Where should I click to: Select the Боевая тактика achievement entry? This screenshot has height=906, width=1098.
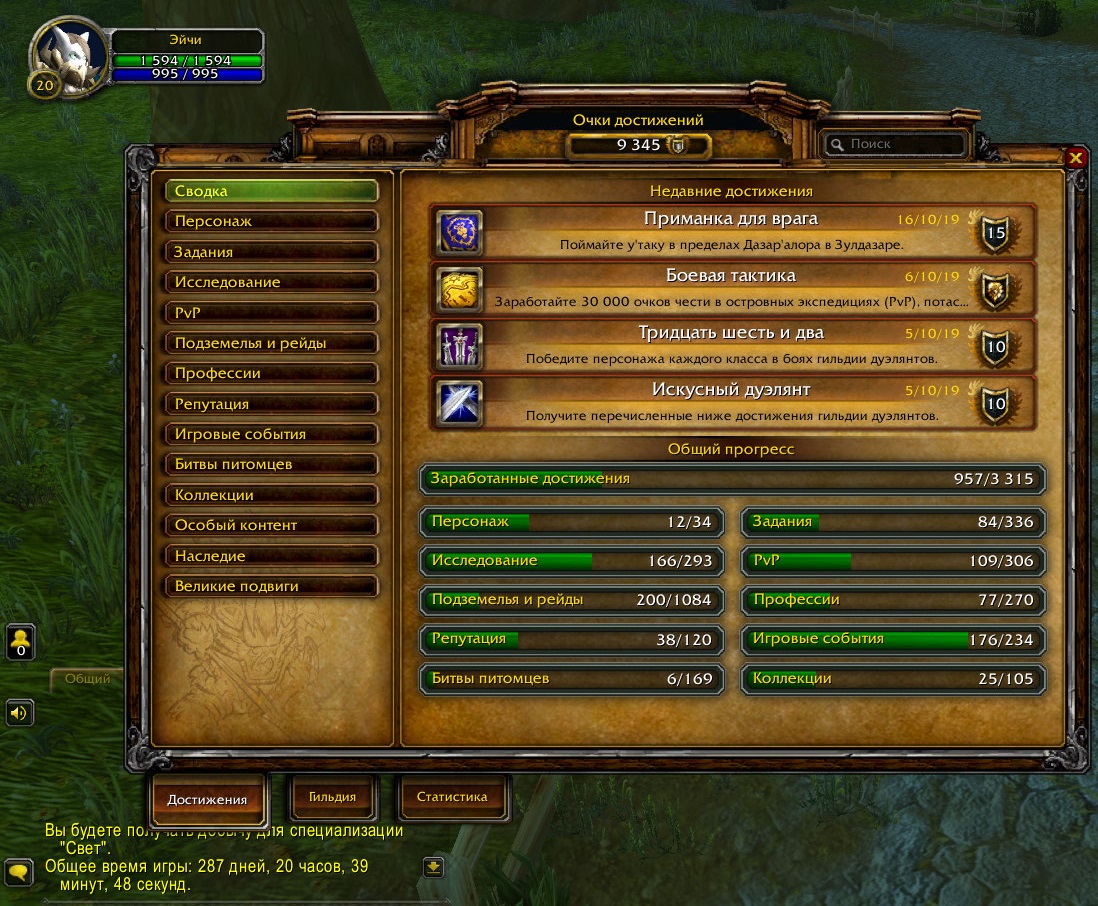coord(733,288)
